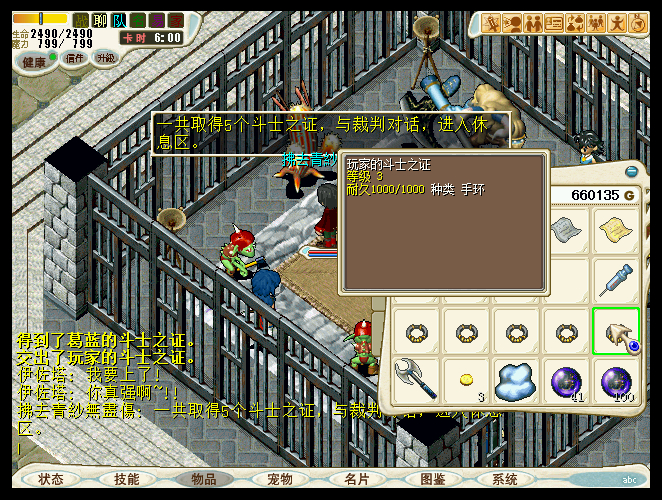Click the 健康 health status button

34,61
